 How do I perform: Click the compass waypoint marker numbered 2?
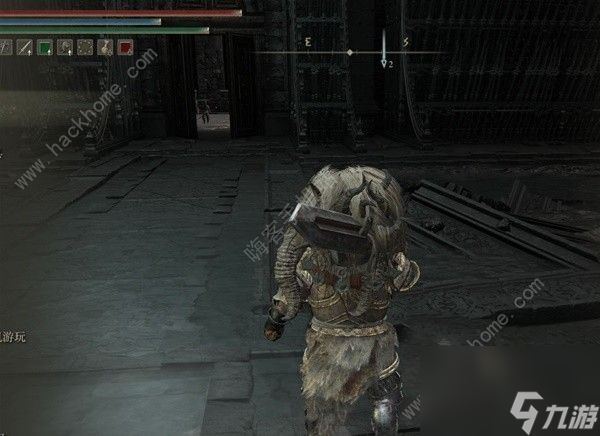tap(385, 62)
